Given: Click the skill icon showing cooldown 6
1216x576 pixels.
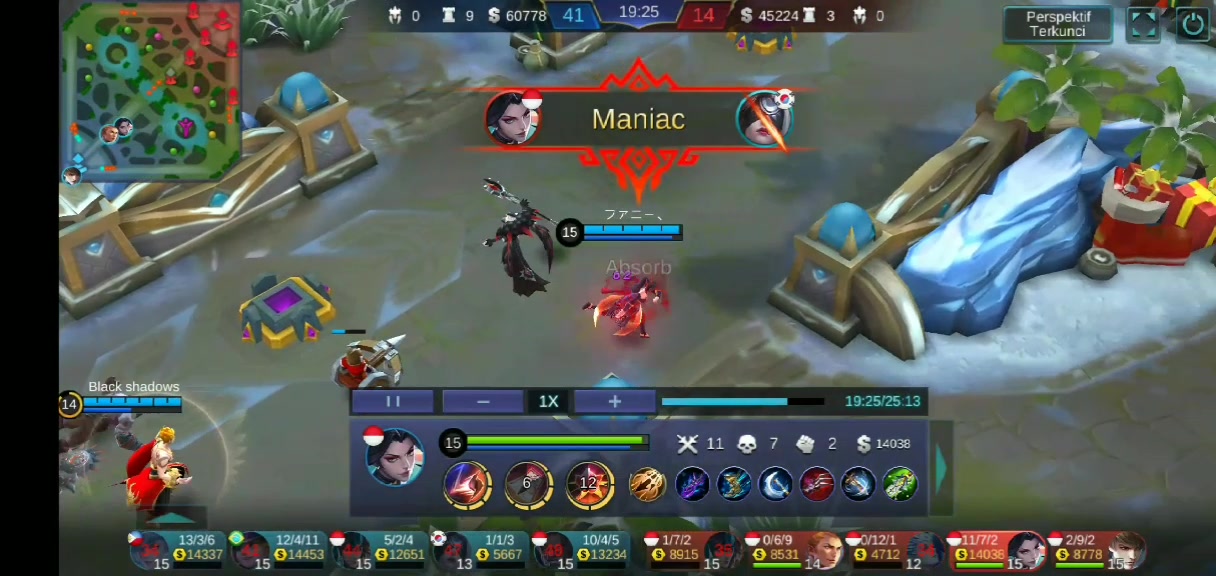Looking at the screenshot, I should [x=528, y=484].
